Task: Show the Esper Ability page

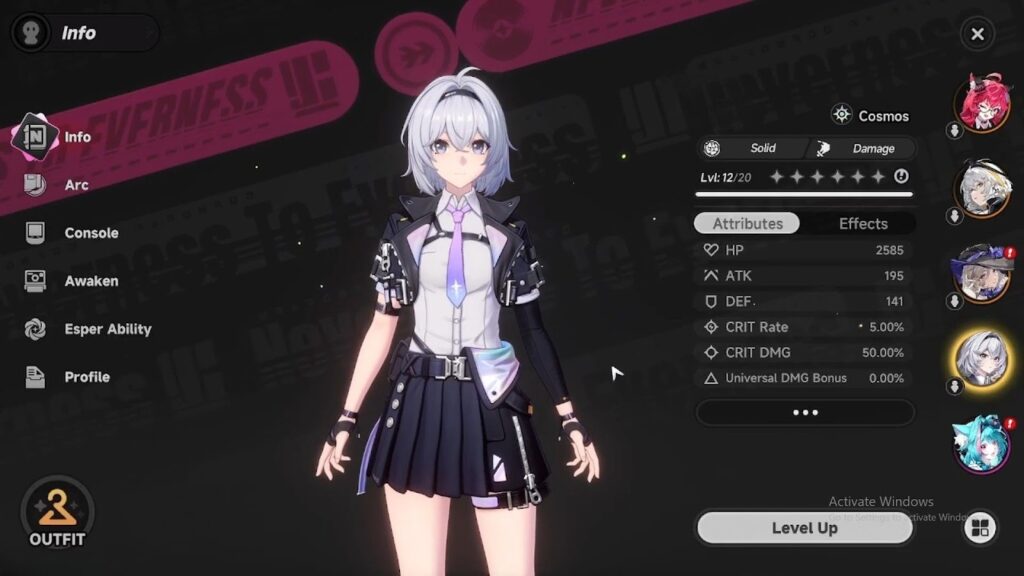Action: click(x=107, y=329)
